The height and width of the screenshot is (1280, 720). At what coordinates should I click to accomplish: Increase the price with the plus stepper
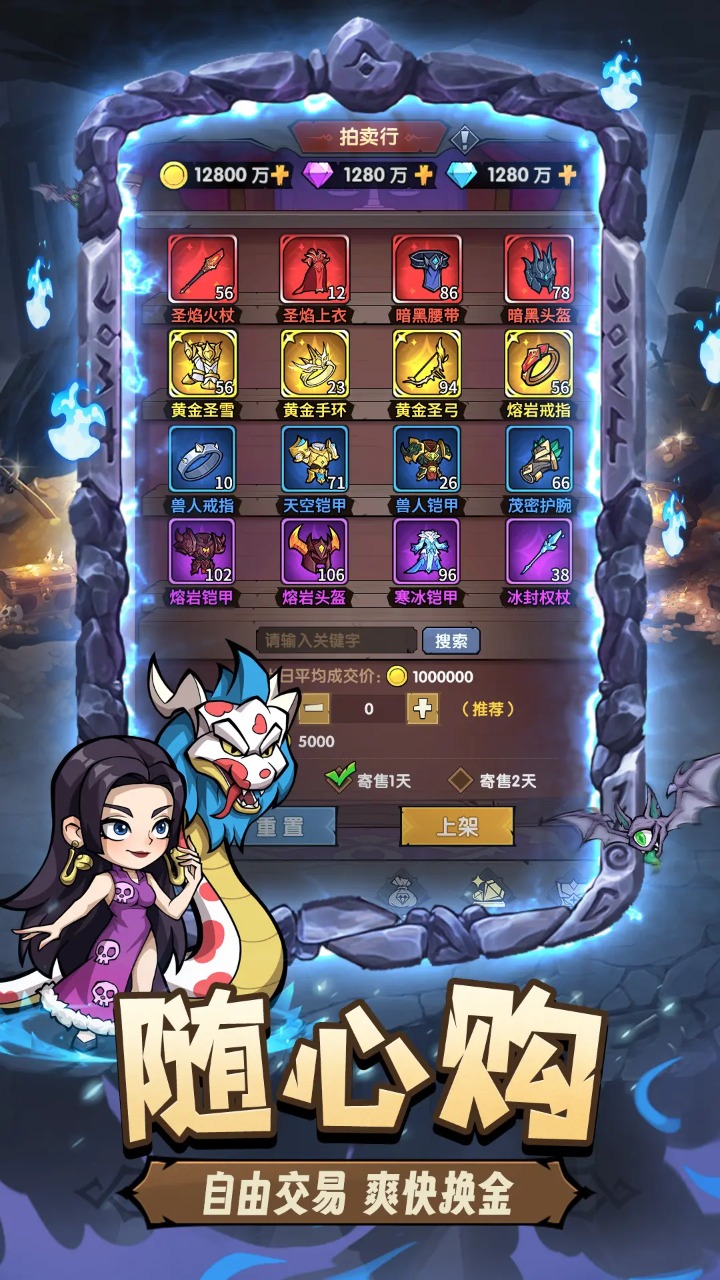(422, 709)
